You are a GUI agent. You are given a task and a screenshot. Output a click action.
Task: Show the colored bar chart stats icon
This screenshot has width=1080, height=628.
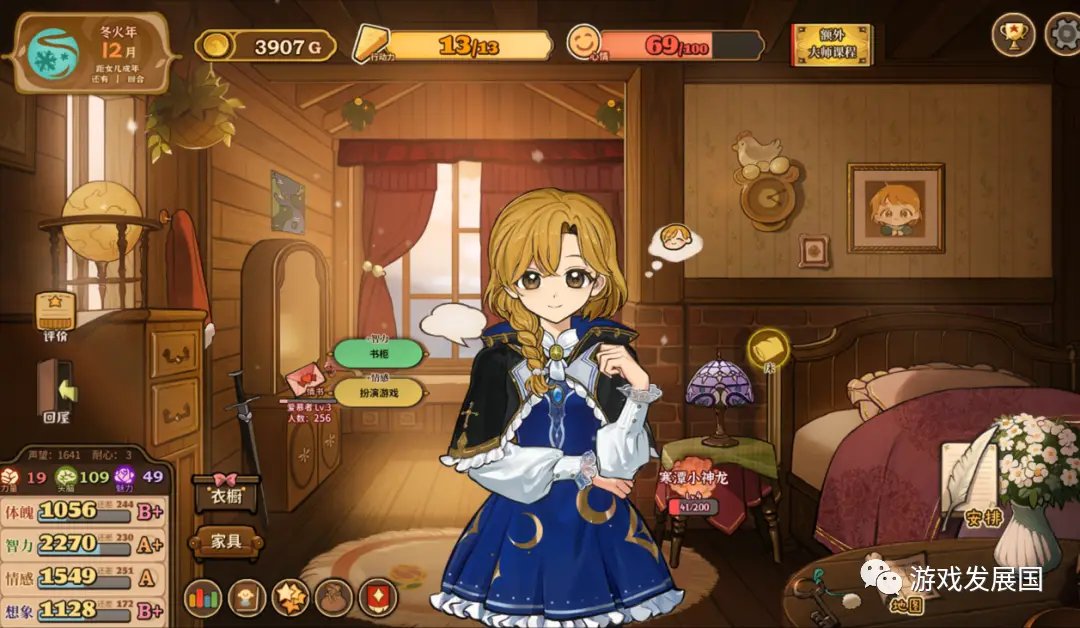pyautogui.click(x=203, y=598)
